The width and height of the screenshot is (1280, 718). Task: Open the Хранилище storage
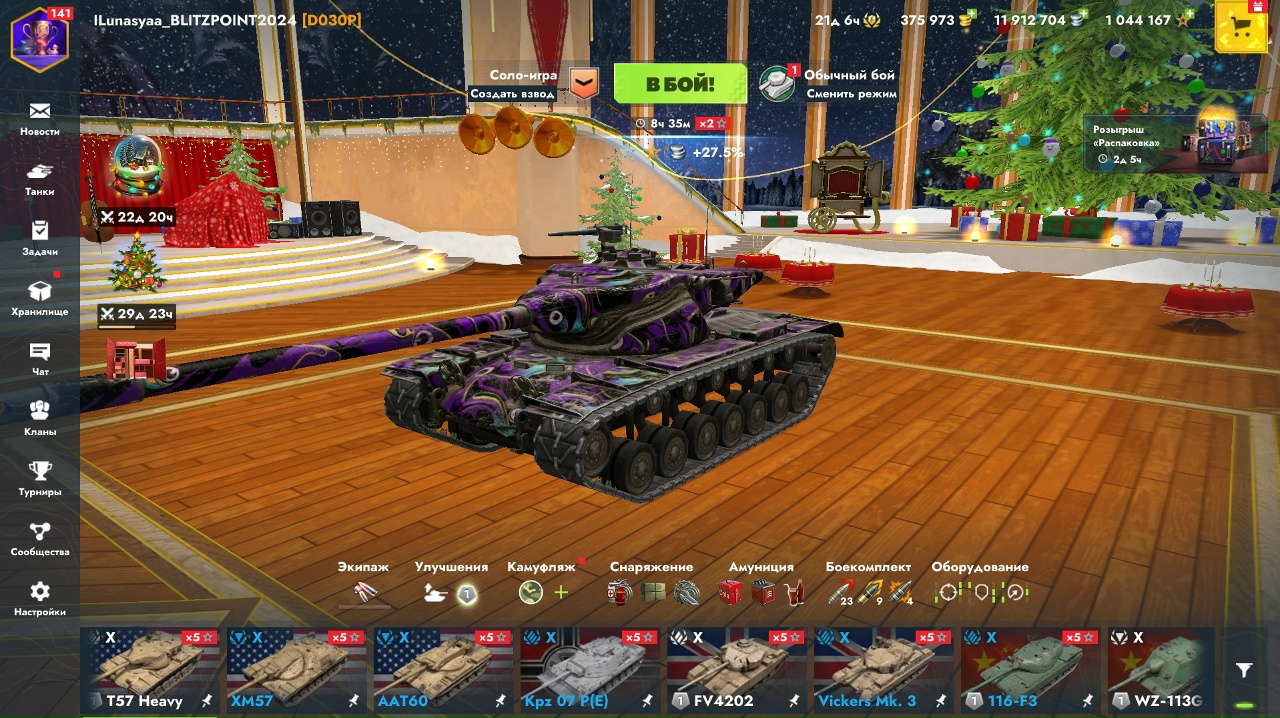(x=40, y=298)
